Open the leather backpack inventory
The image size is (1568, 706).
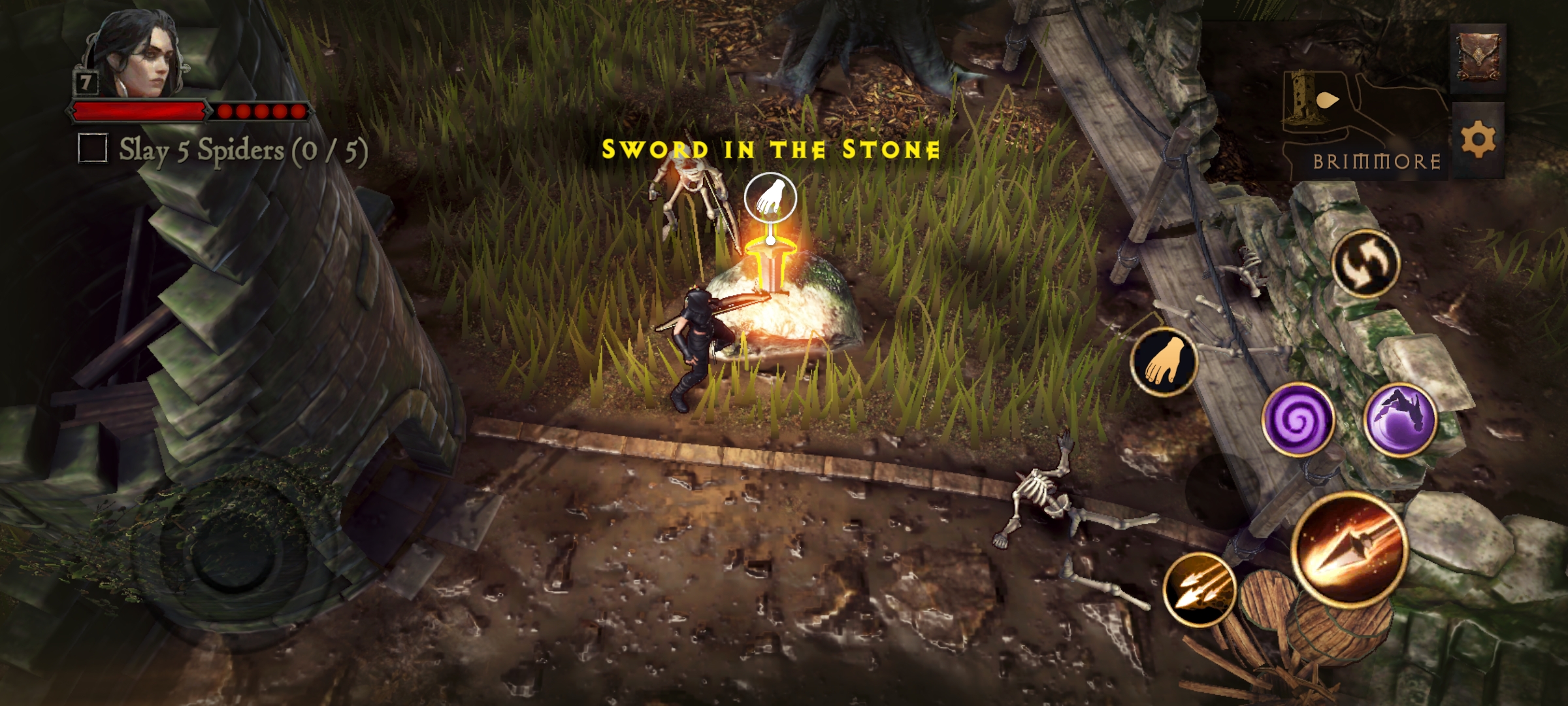pos(1478,58)
